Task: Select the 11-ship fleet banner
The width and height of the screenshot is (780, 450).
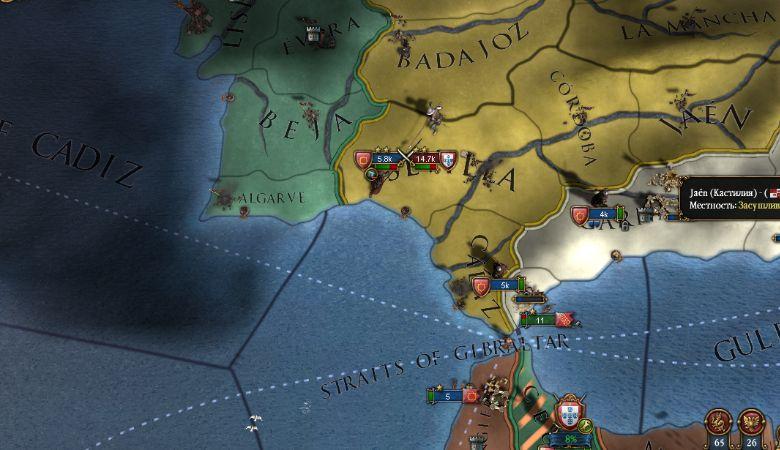Action: coord(540,320)
